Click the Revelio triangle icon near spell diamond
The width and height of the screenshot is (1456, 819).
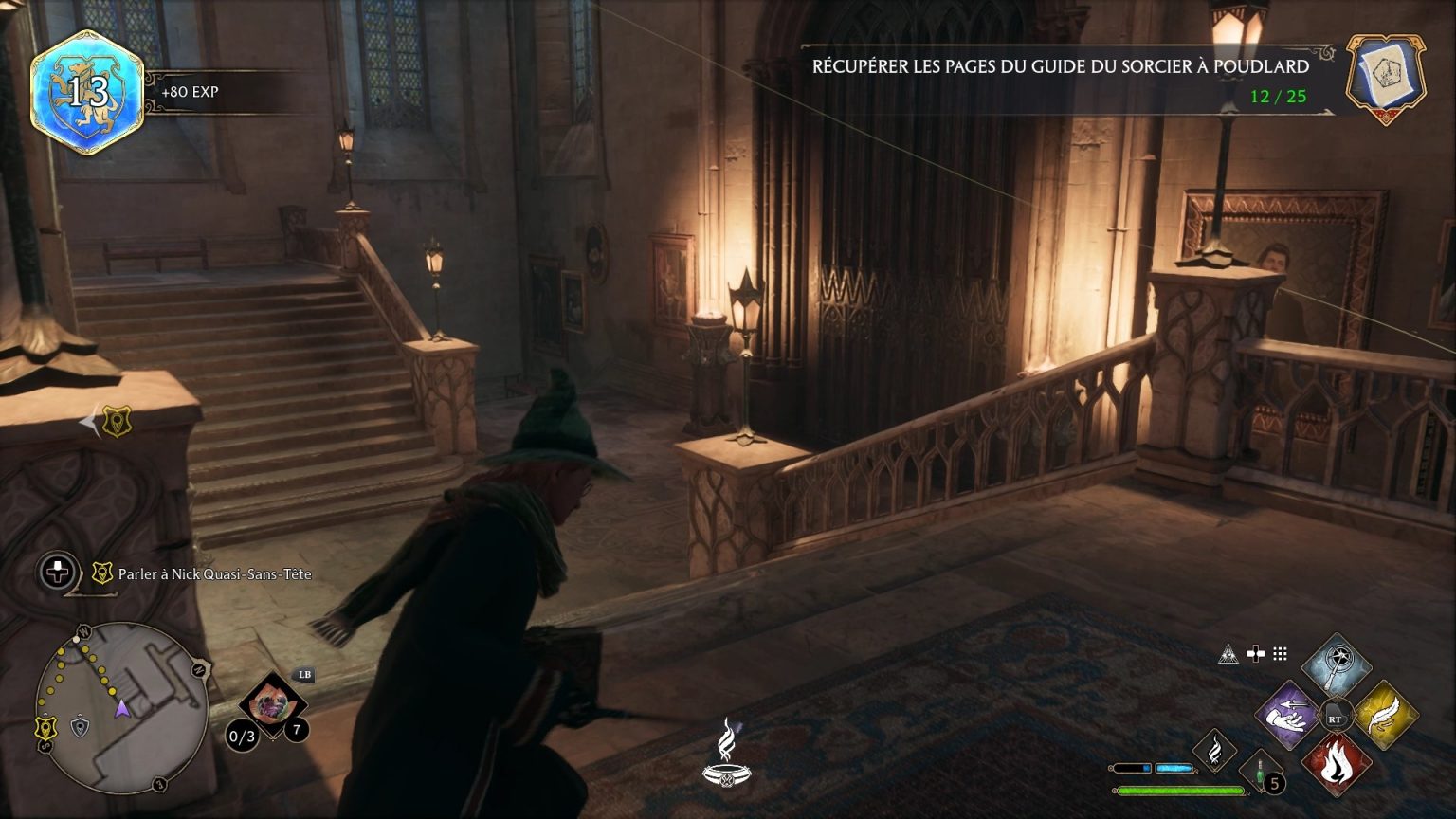(1228, 654)
